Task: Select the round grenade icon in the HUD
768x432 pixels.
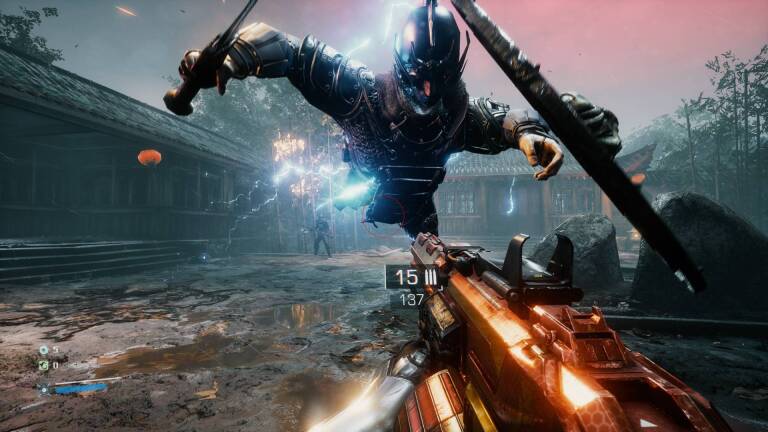Action: point(43,350)
